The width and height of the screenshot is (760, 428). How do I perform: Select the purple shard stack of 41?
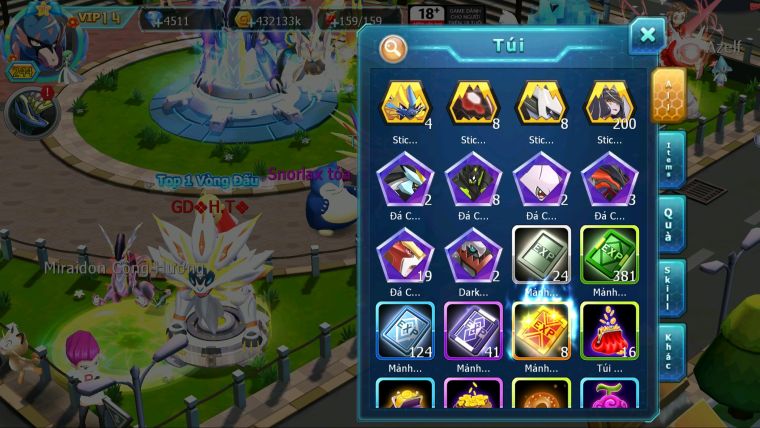coord(472,329)
